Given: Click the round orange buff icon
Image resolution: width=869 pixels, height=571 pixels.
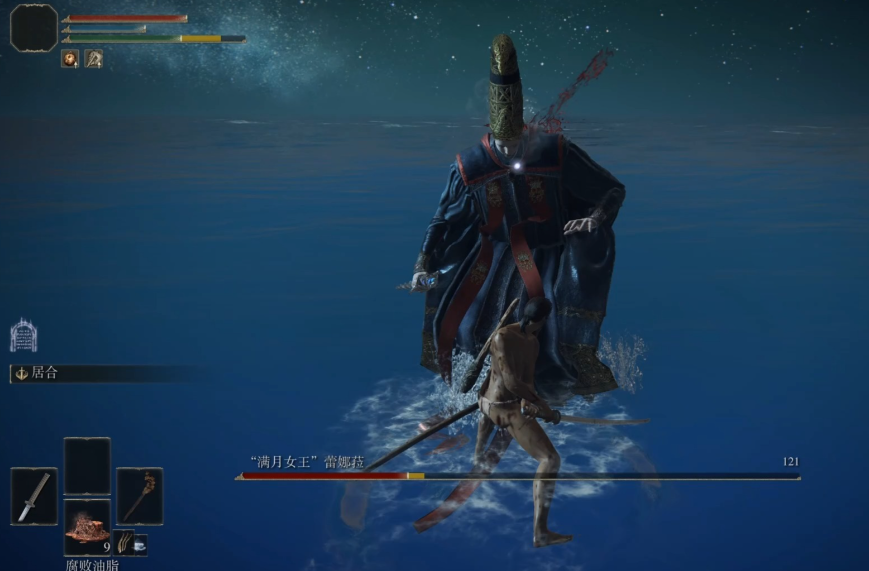Looking at the screenshot, I should [70, 59].
